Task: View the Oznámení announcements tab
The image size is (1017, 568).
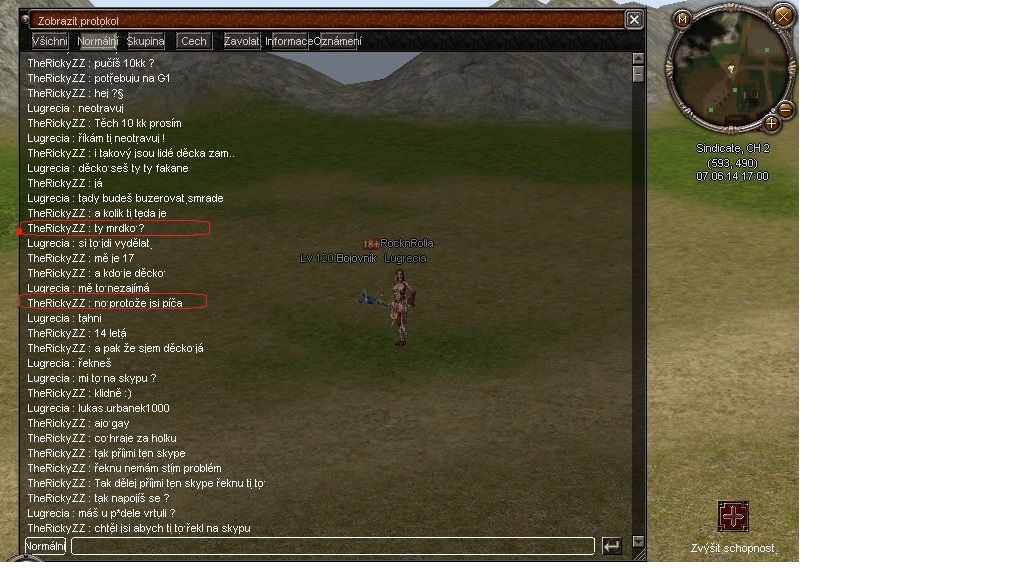Action: coord(338,41)
